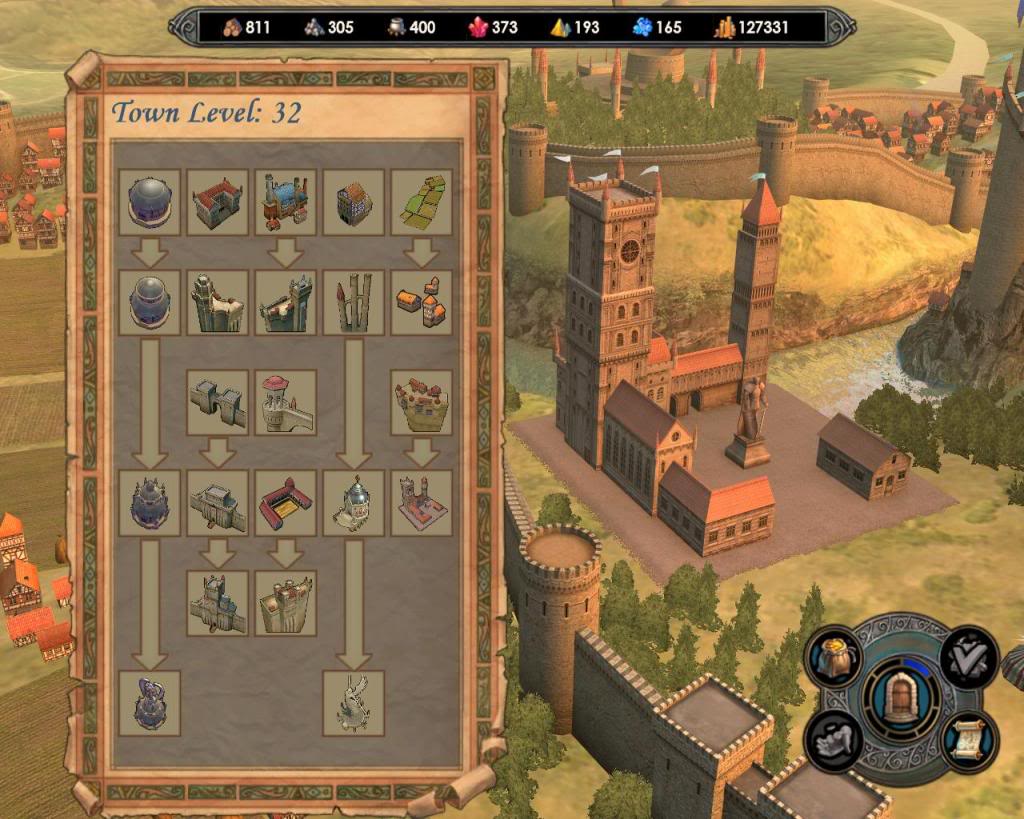The image size is (1024, 819).
Task: Select the stone wall gate building
Action: tap(217, 402)
